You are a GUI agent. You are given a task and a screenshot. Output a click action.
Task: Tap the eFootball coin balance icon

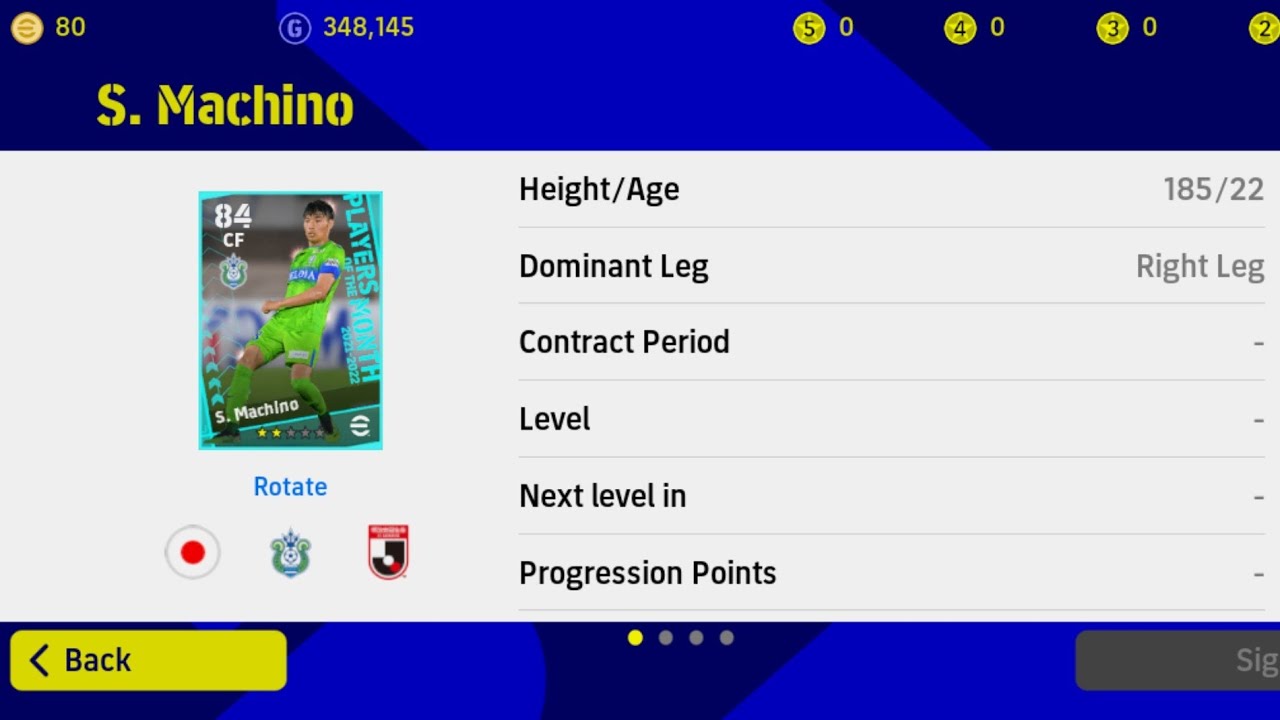27,28
